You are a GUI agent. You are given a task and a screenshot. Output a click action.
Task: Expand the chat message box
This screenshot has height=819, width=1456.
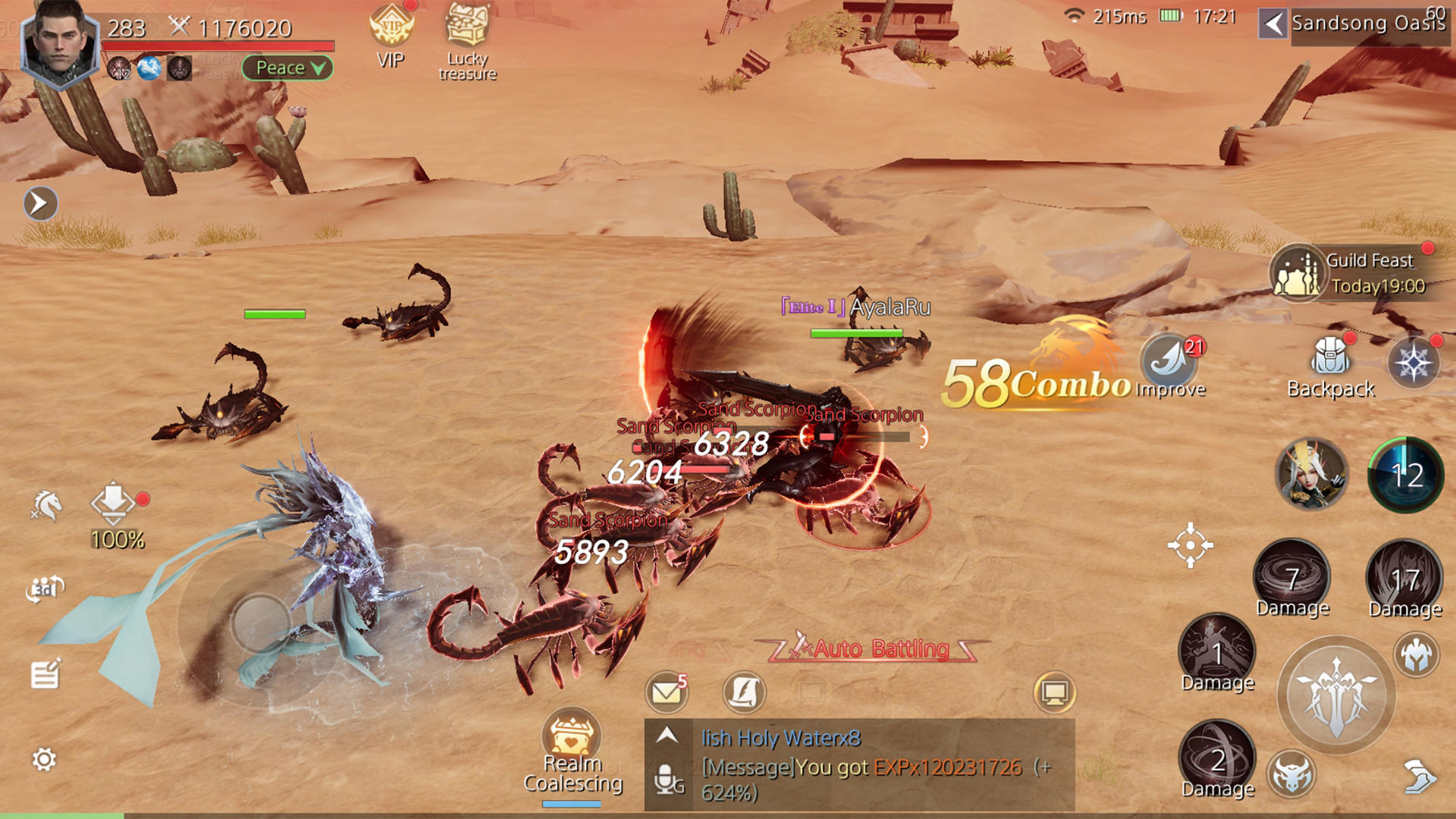[667, 735]
